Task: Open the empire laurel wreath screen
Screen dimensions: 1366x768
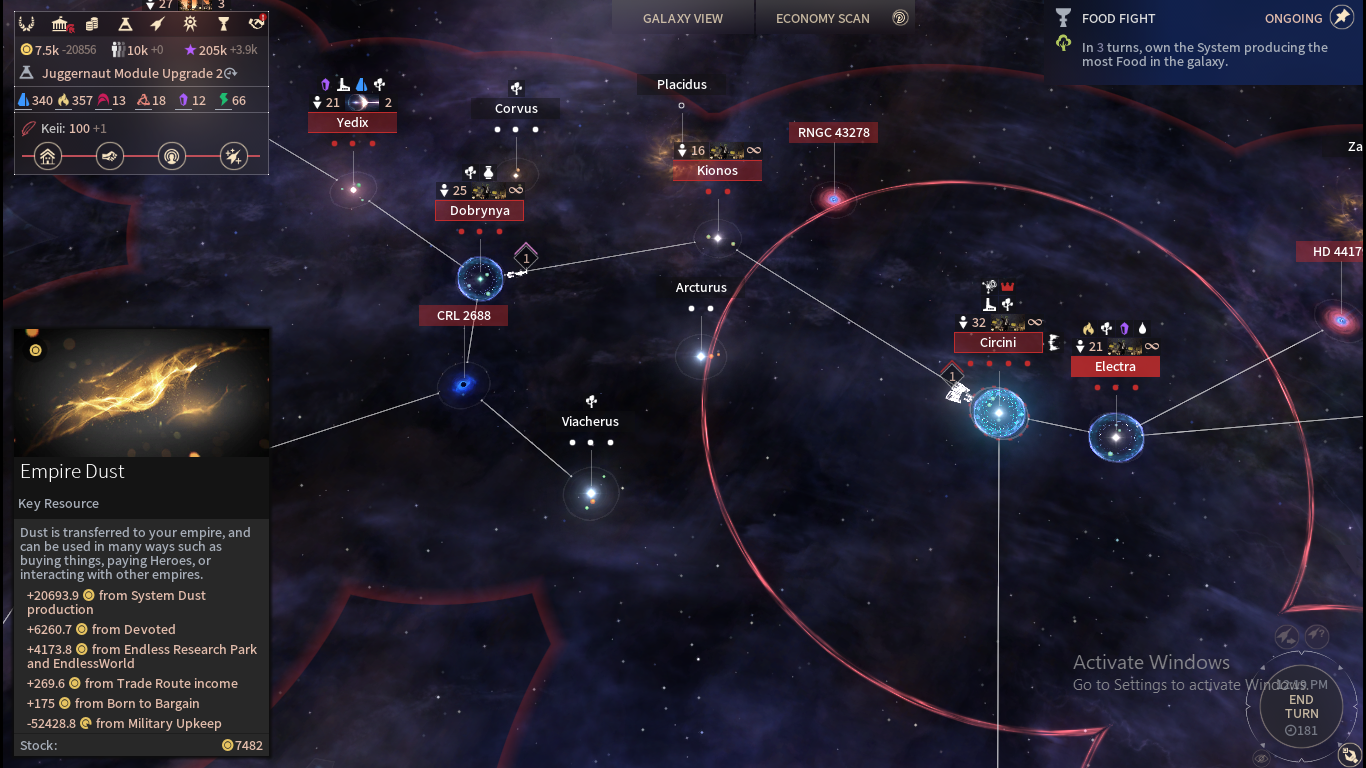Action: (27, 24)
